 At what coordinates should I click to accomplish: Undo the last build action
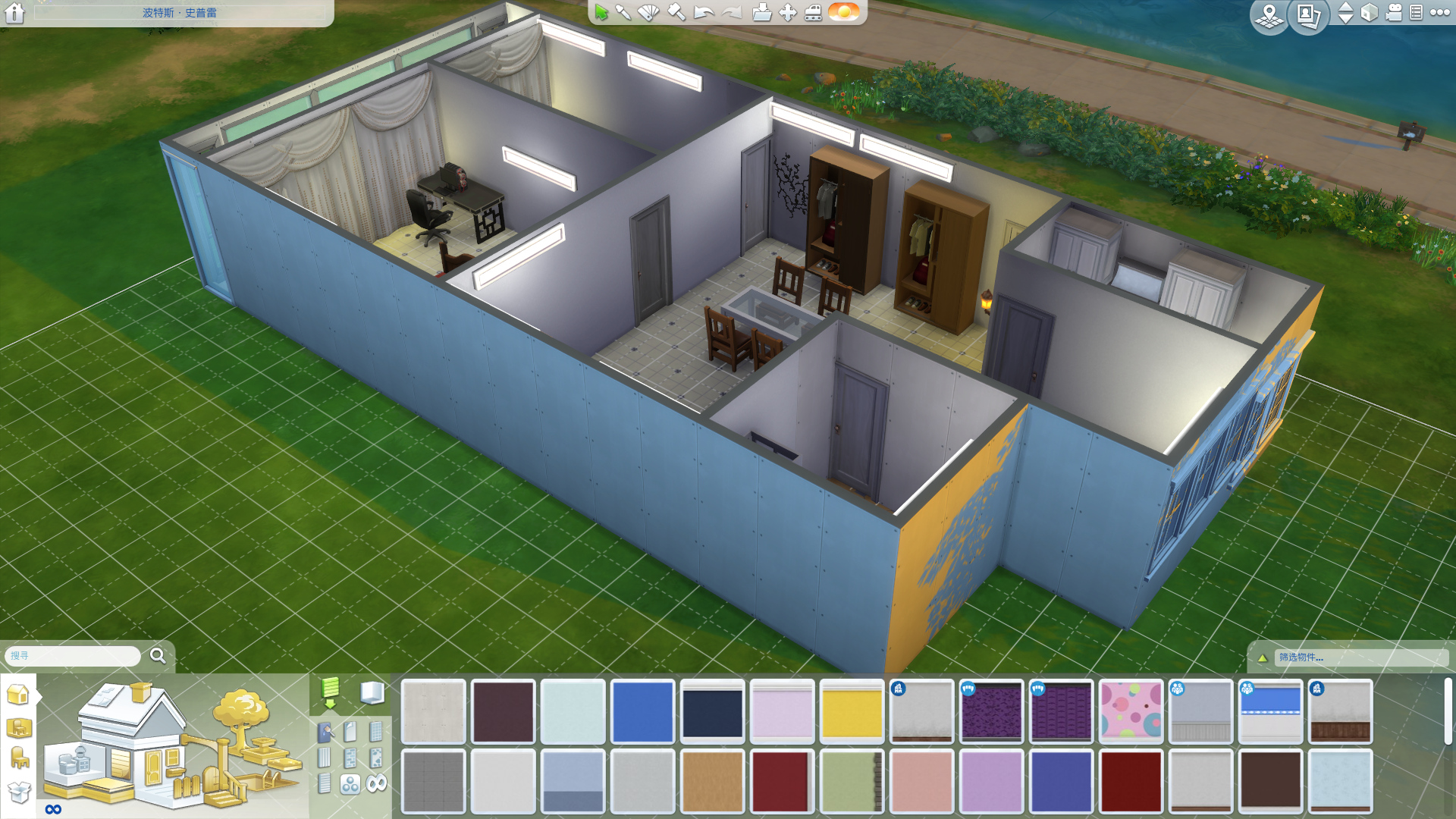(x=704, y=12)
